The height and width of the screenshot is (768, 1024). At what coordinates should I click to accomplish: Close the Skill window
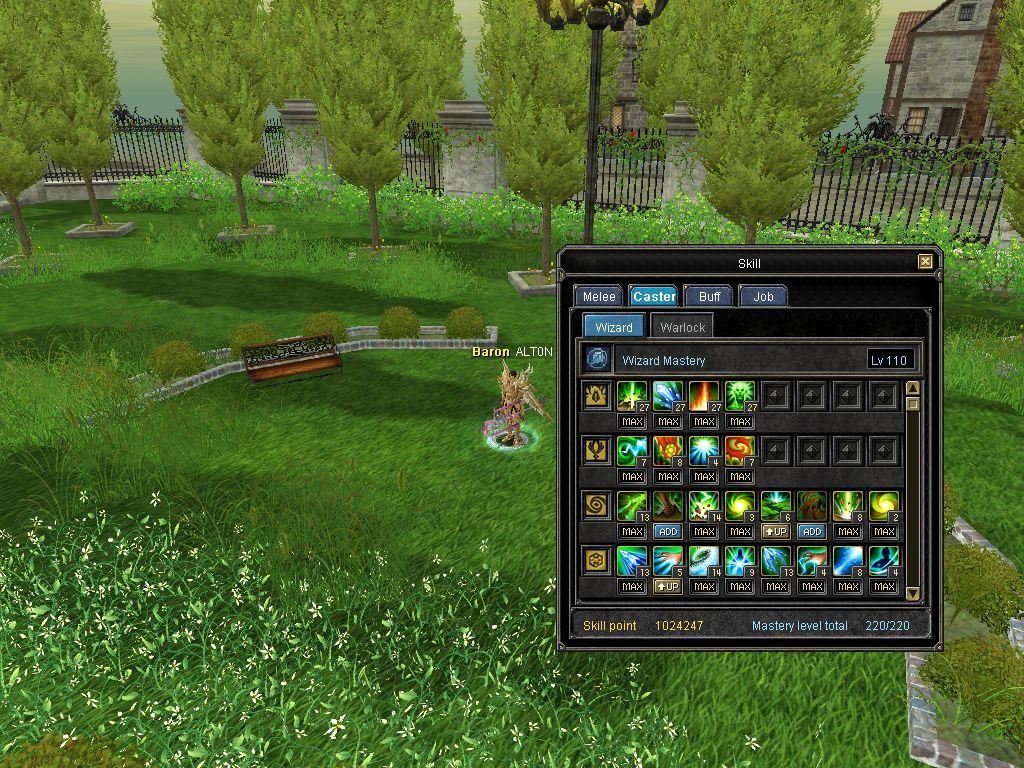point(925,262)
